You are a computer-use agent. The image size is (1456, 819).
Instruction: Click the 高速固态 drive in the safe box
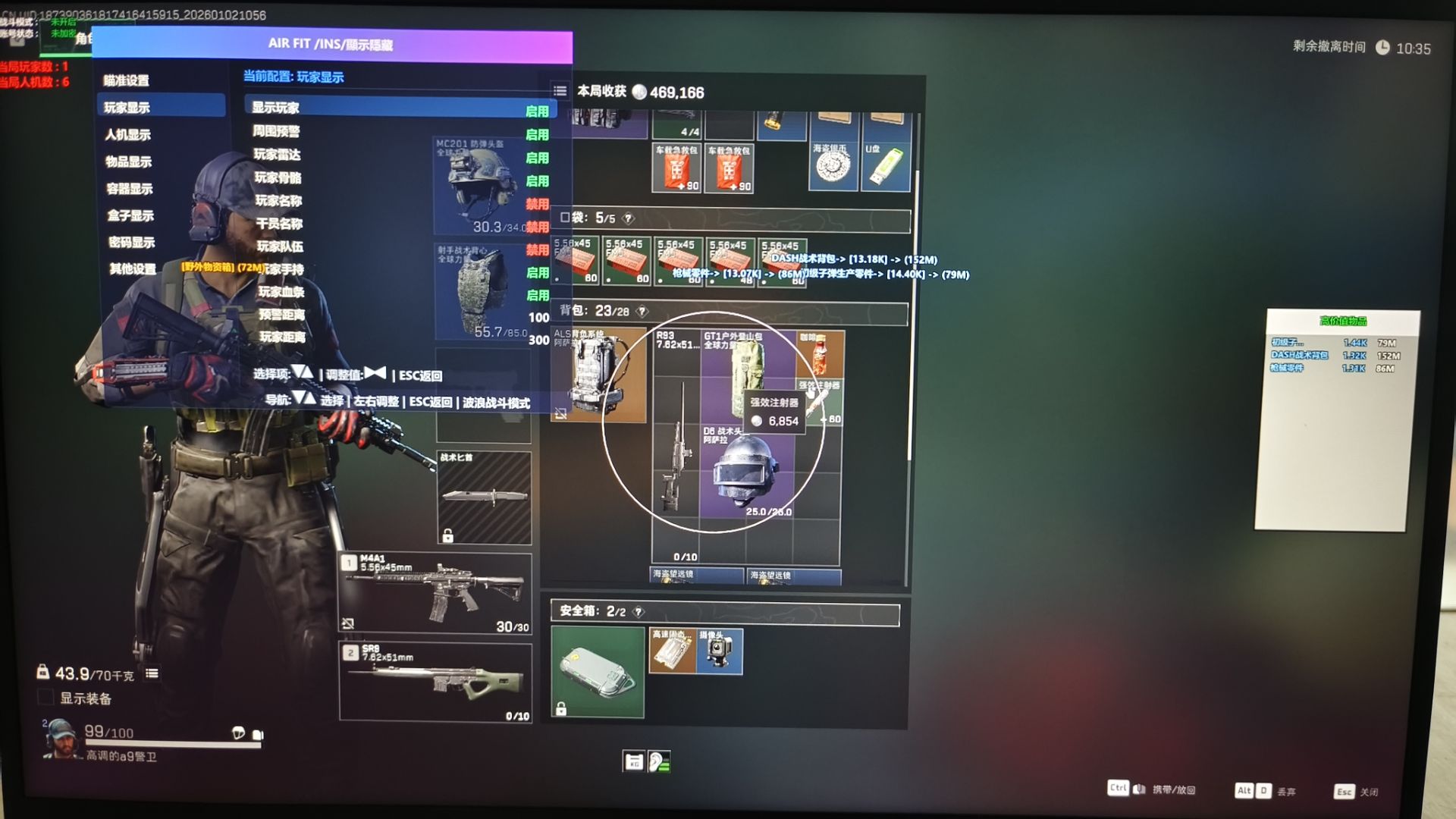(x=672, y=651)
